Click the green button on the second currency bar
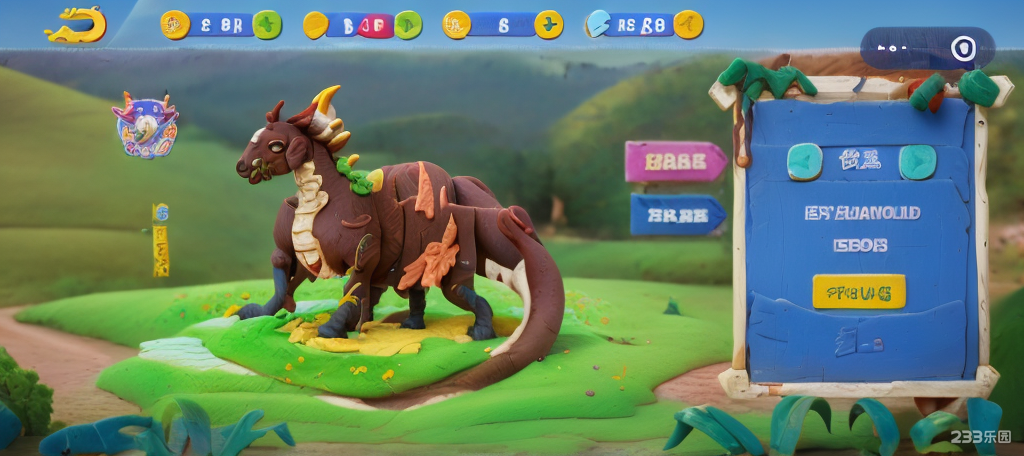 408,25
